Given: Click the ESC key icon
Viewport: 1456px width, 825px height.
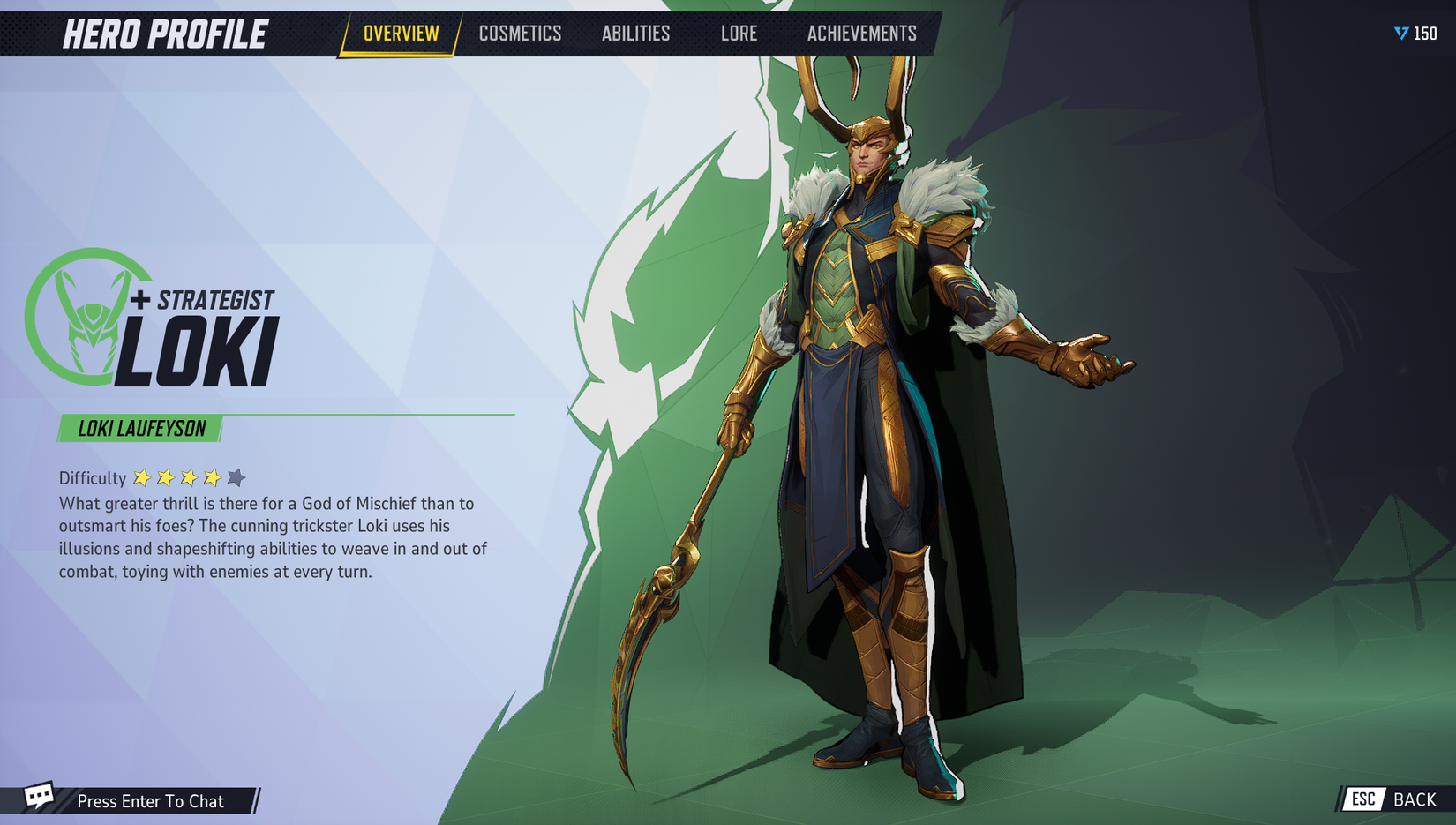Looking at the screenshot, I should click(1364, 799).
